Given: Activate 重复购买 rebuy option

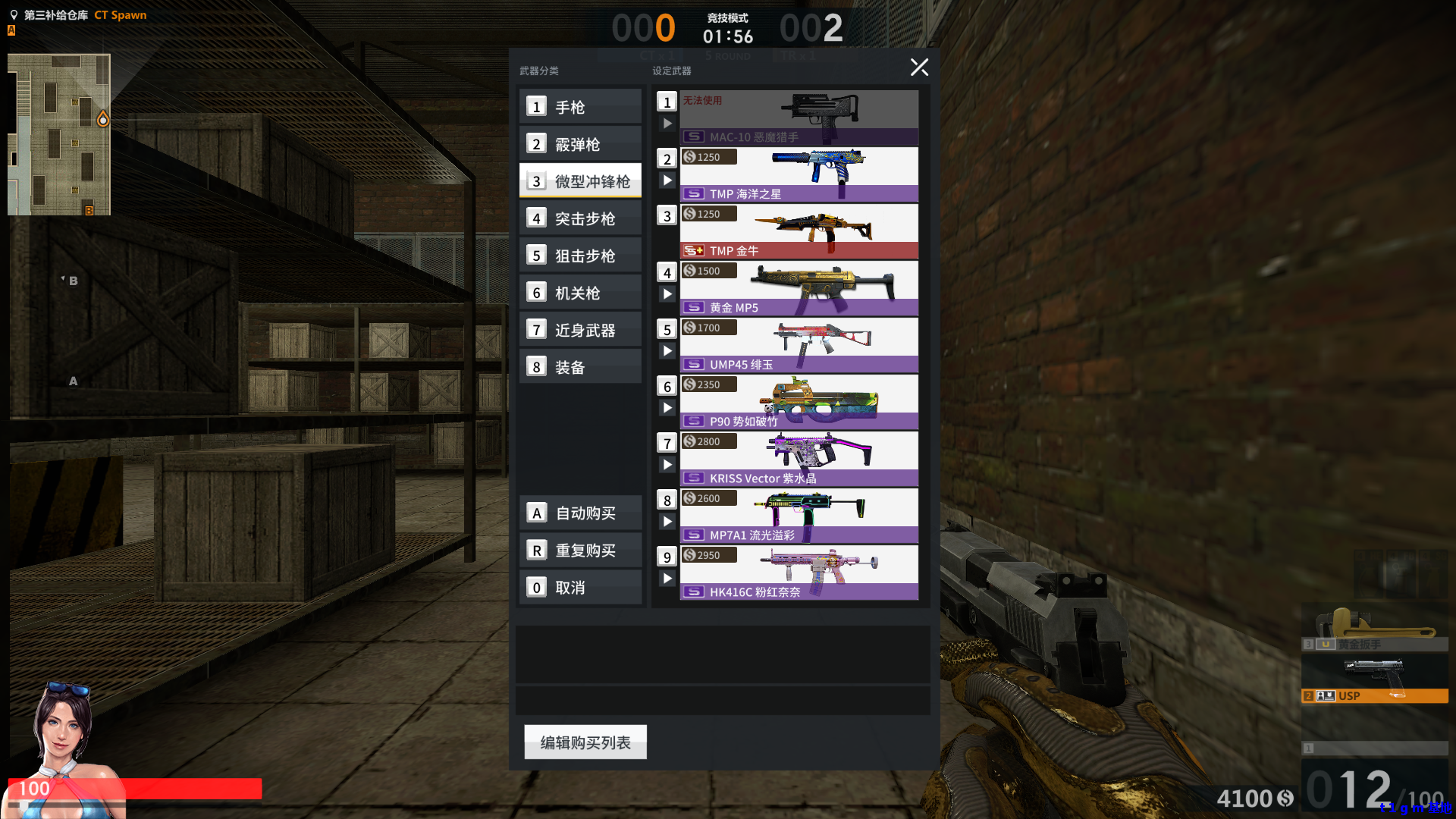Looking at the screenshot, I should pos(581,551).
